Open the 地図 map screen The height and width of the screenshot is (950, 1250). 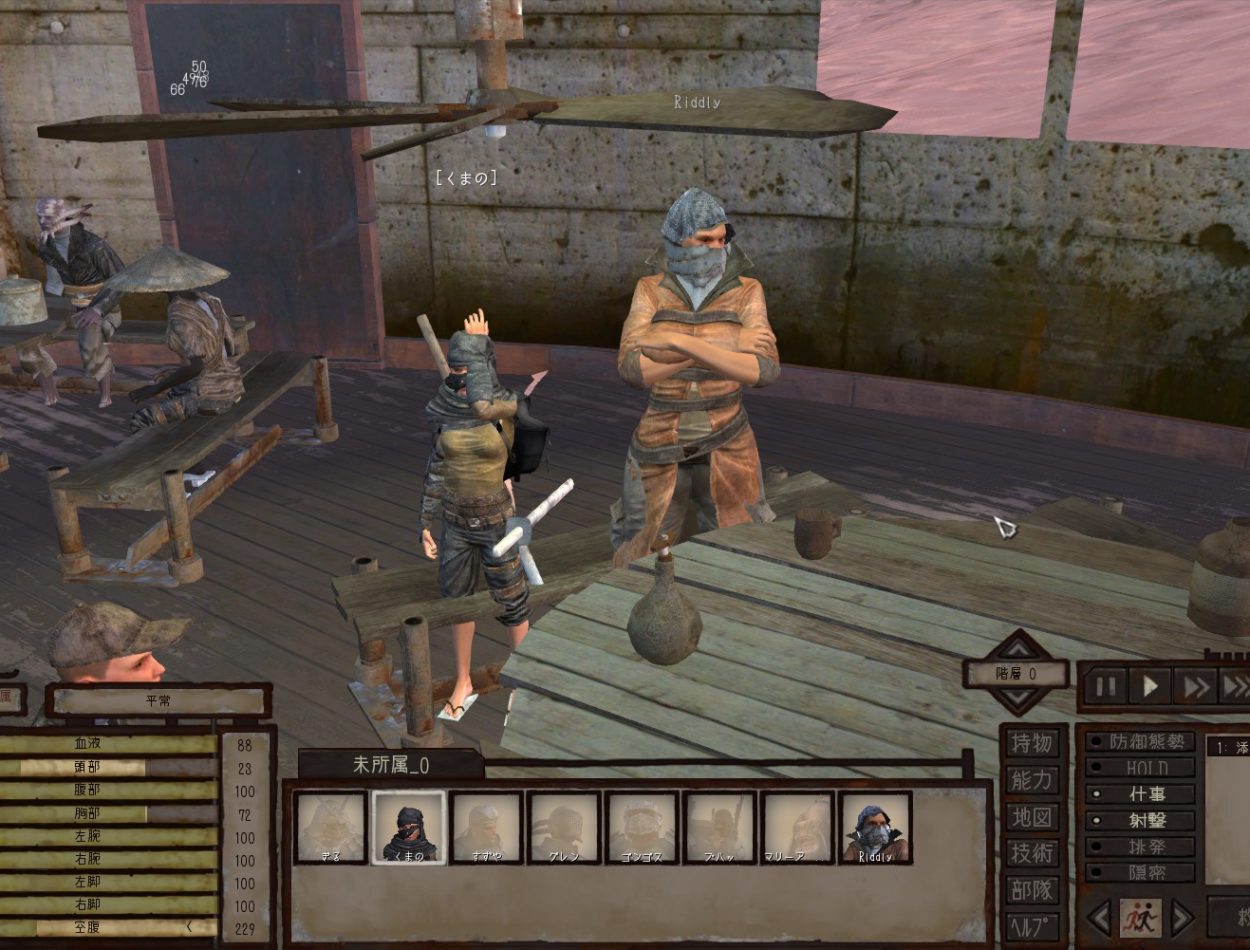pyautogui.click(x=1032, y=817)
